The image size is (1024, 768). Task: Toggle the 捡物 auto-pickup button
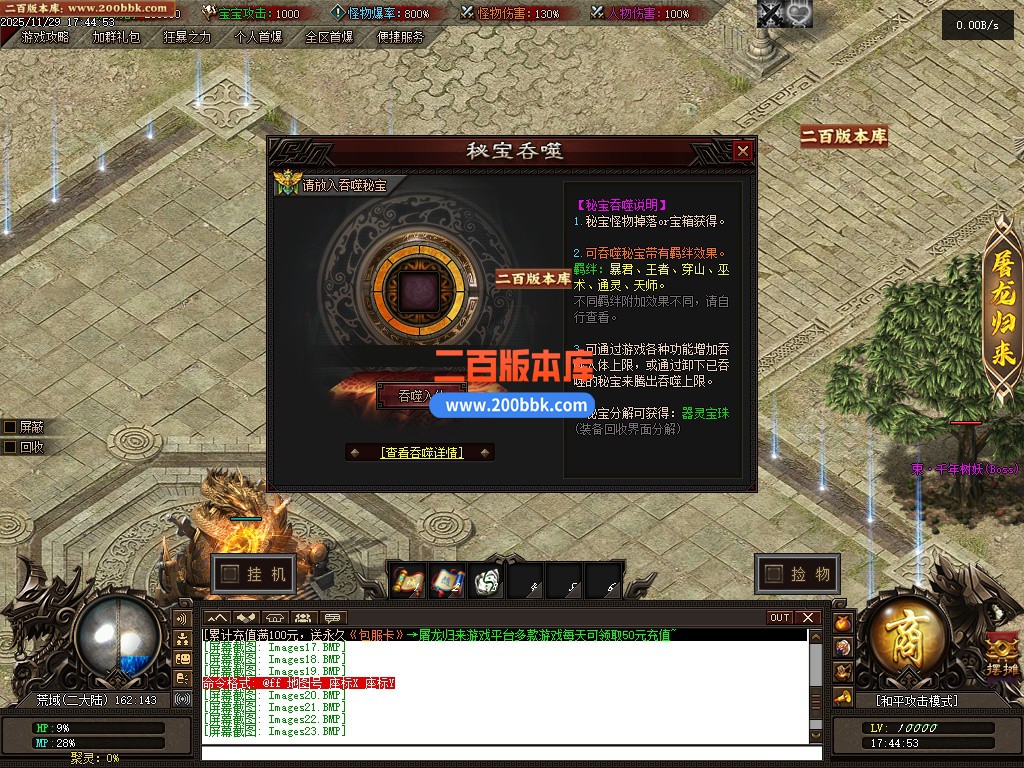tap(796, 574)
